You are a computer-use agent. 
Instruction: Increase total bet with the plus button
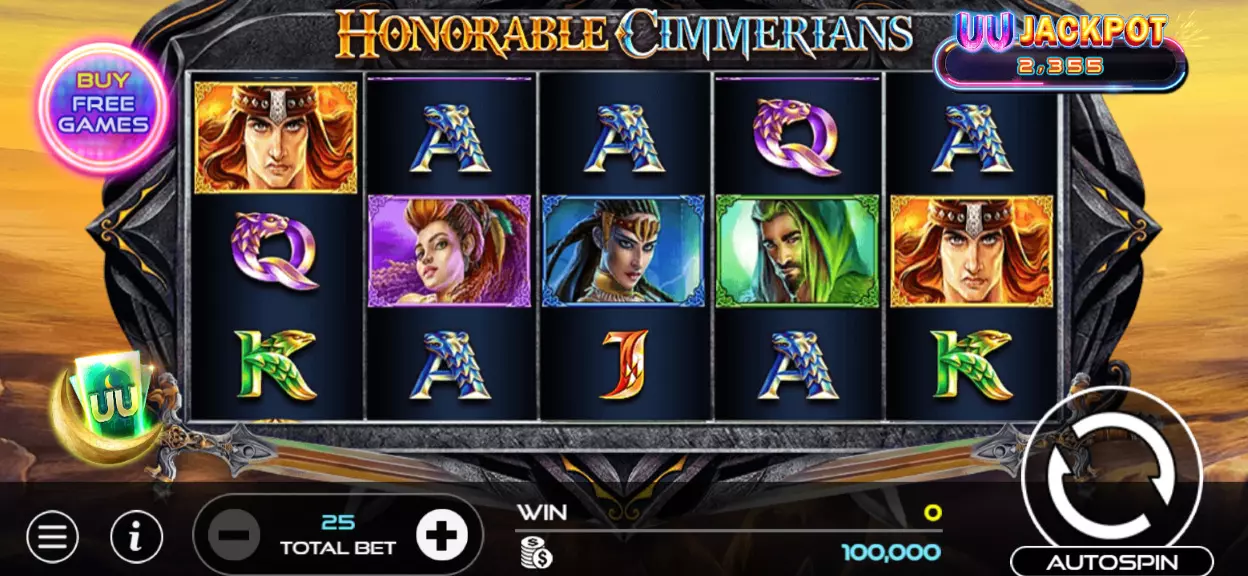441,537
